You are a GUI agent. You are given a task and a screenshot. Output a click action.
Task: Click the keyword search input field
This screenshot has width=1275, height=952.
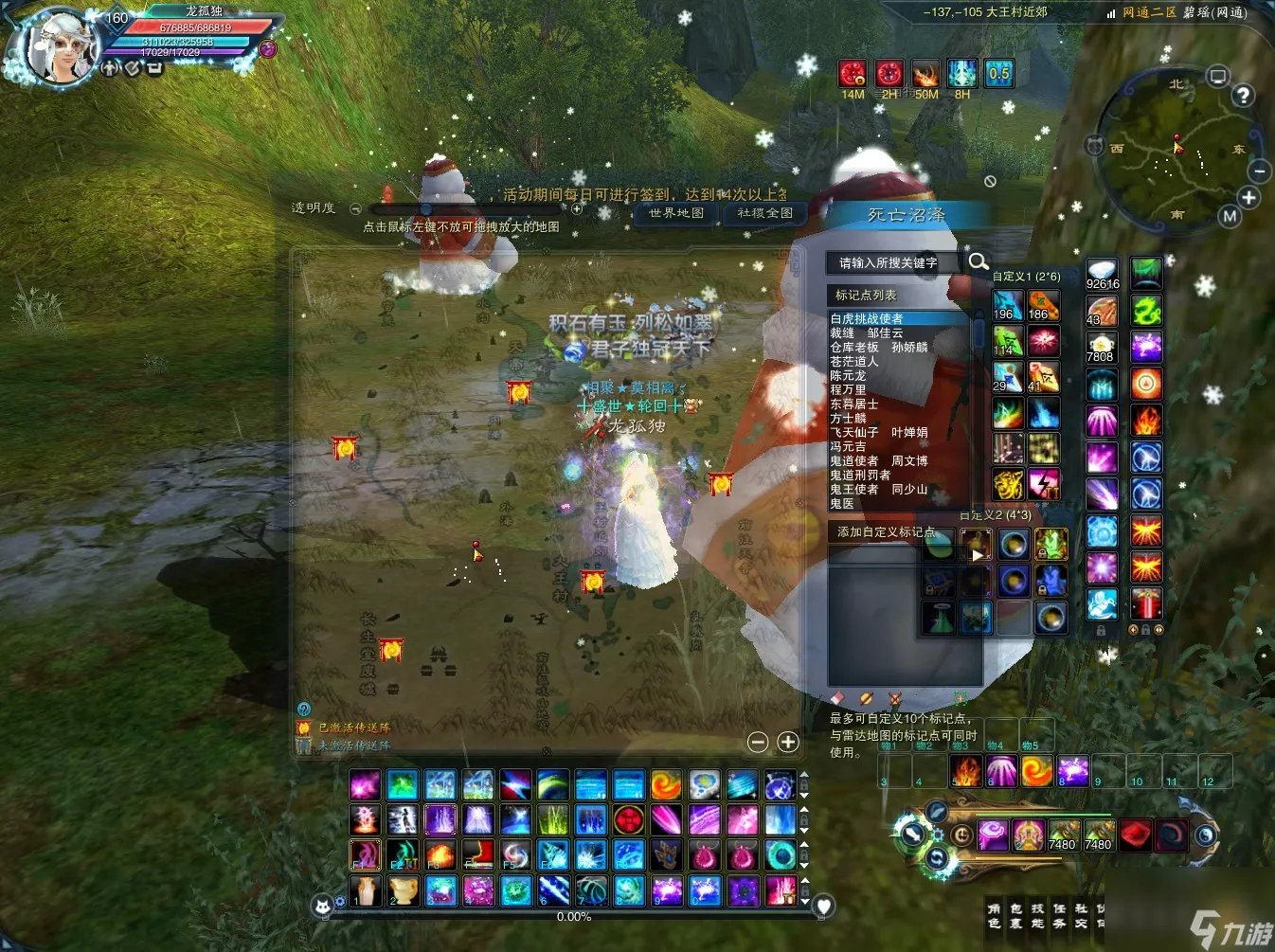[x=892, y=262]
